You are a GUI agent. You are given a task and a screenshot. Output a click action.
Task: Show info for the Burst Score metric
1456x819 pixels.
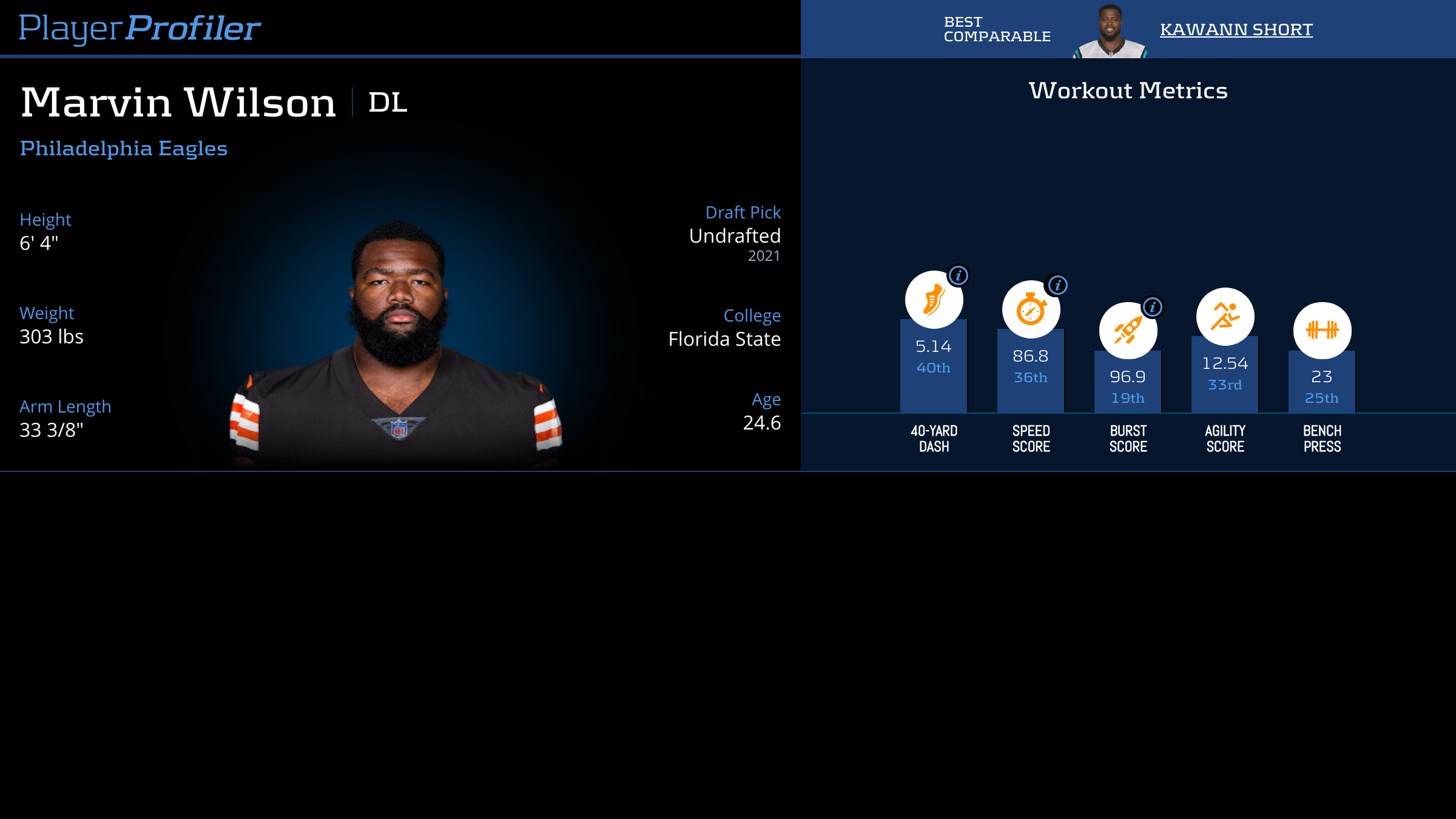pyautogui.click(x=1153, y=307)
